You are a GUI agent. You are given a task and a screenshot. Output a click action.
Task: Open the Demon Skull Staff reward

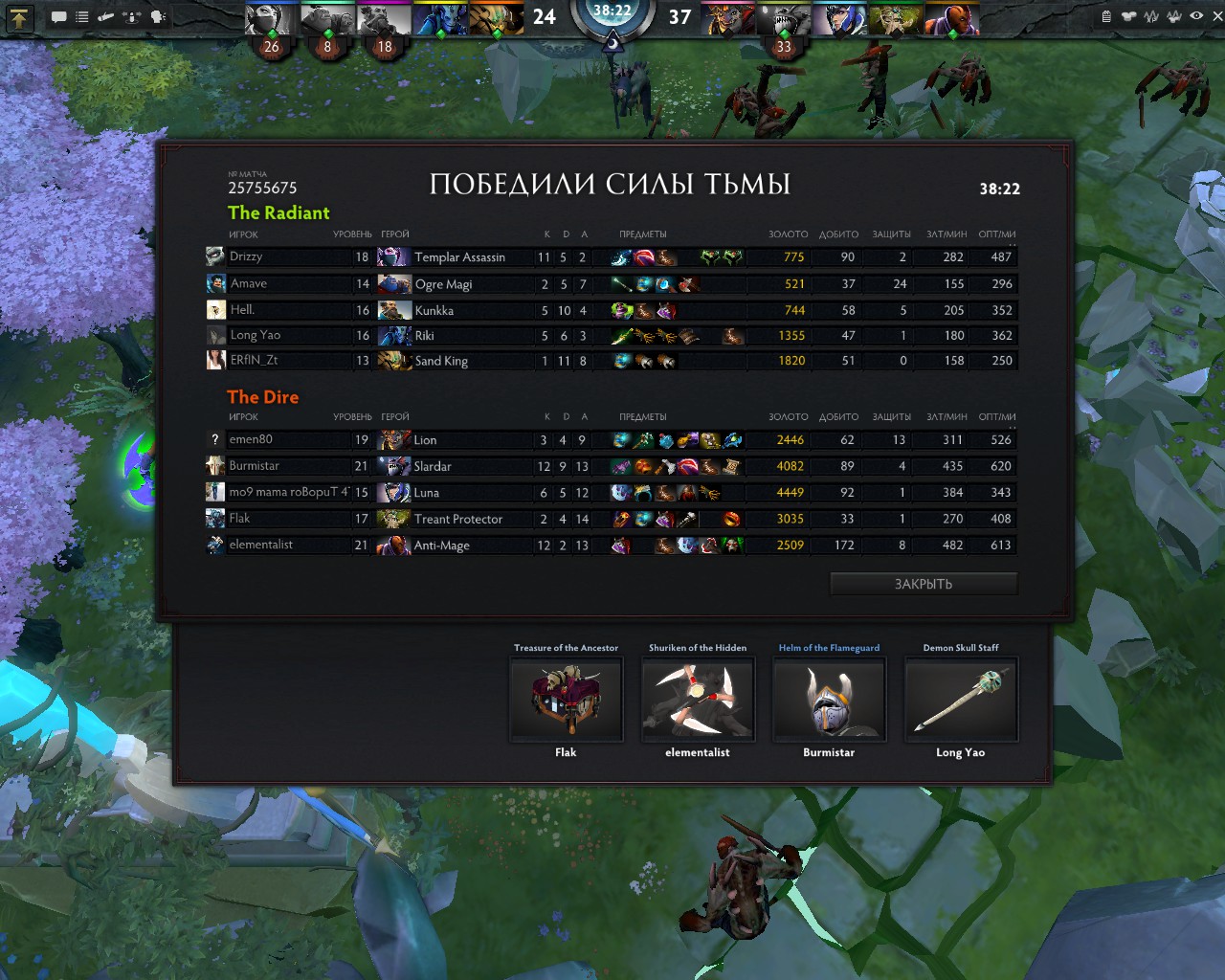(961, 700)
